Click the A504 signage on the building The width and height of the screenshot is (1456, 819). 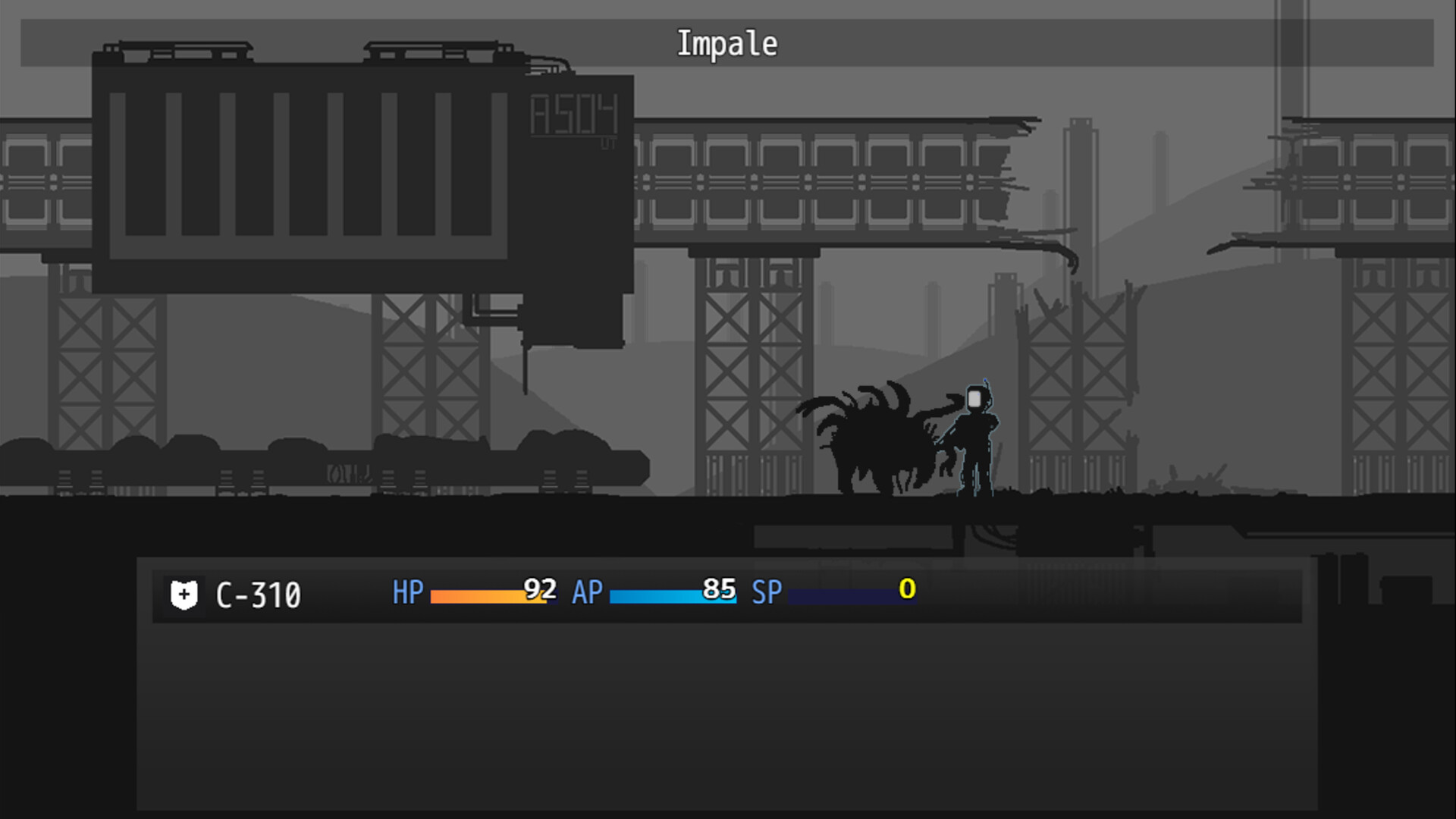click(x=574, y=112)
